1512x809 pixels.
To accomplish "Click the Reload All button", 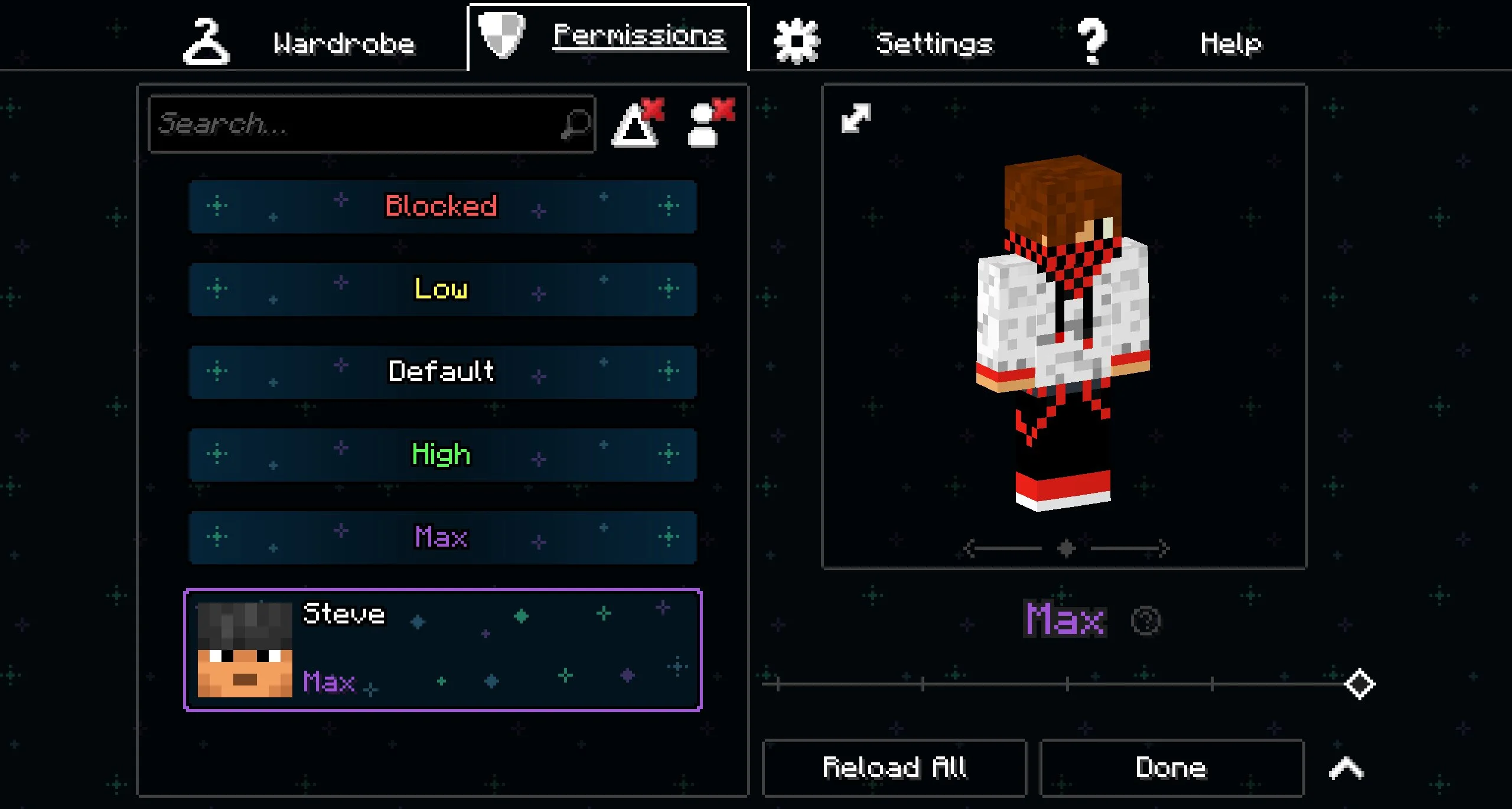I will (x=894, y=768).
